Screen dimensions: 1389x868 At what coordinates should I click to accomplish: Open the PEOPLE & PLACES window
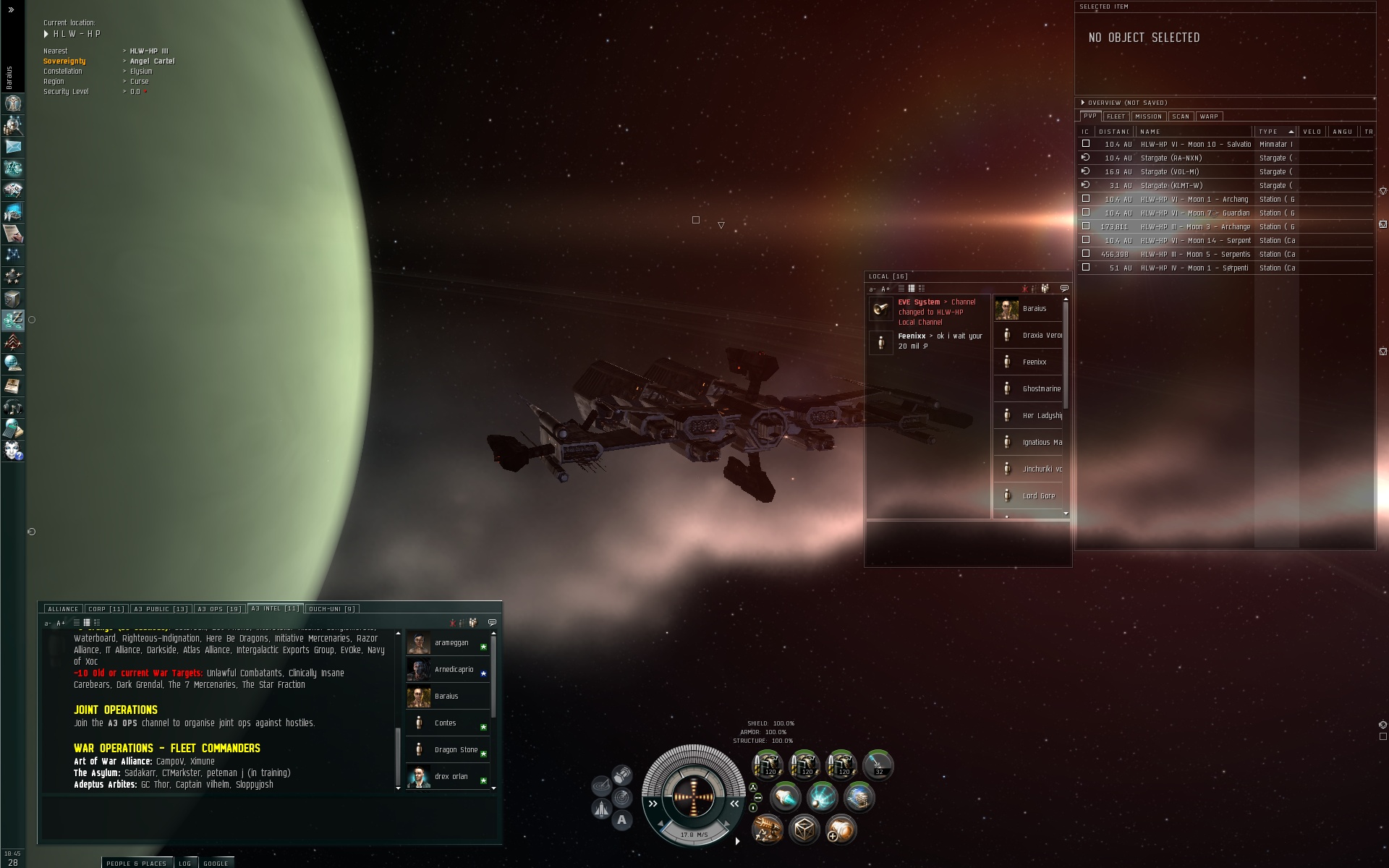136,863
